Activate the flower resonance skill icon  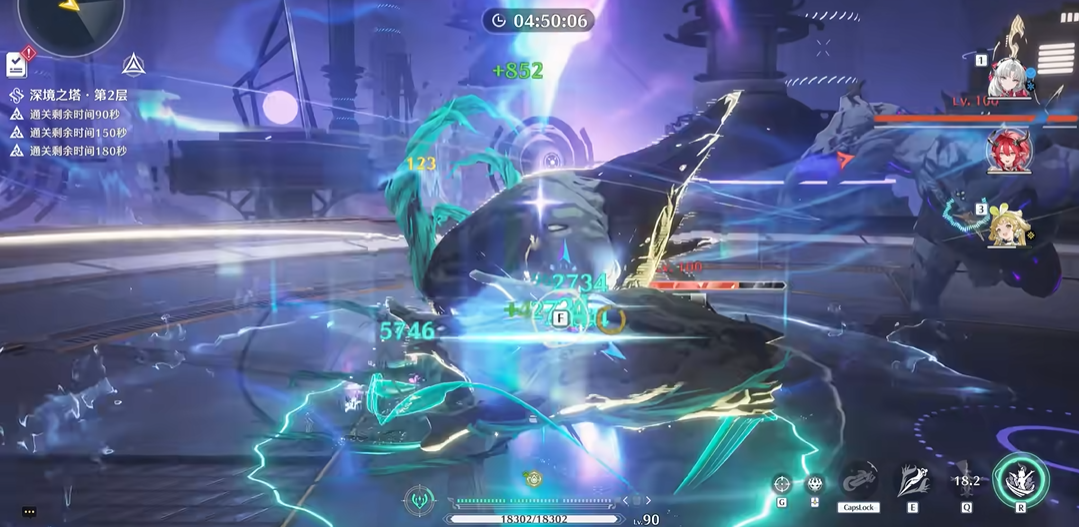pos(912,480)
